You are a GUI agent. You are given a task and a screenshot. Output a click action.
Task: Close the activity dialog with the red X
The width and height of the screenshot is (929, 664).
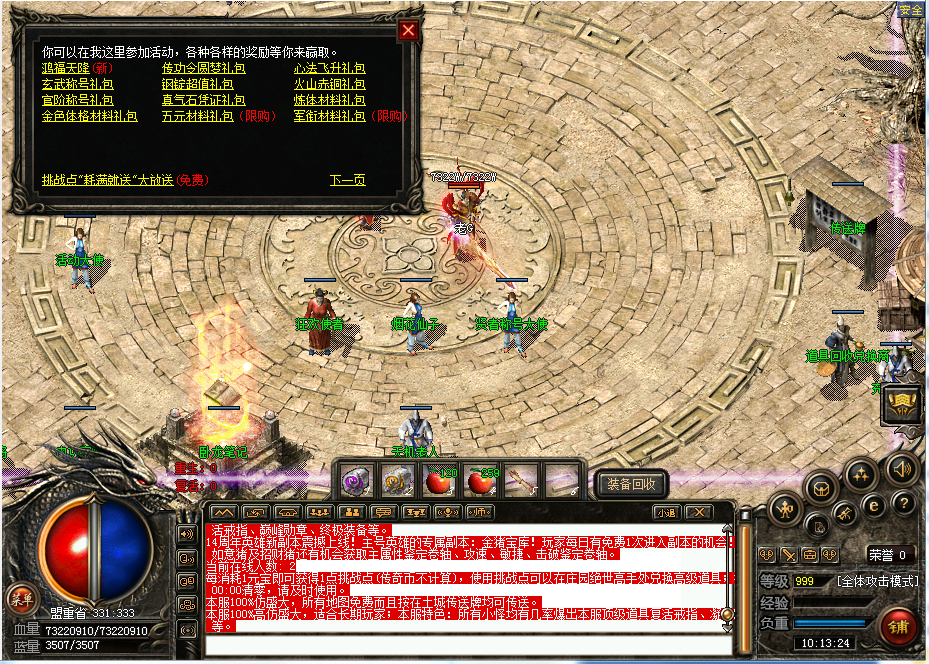408,30
